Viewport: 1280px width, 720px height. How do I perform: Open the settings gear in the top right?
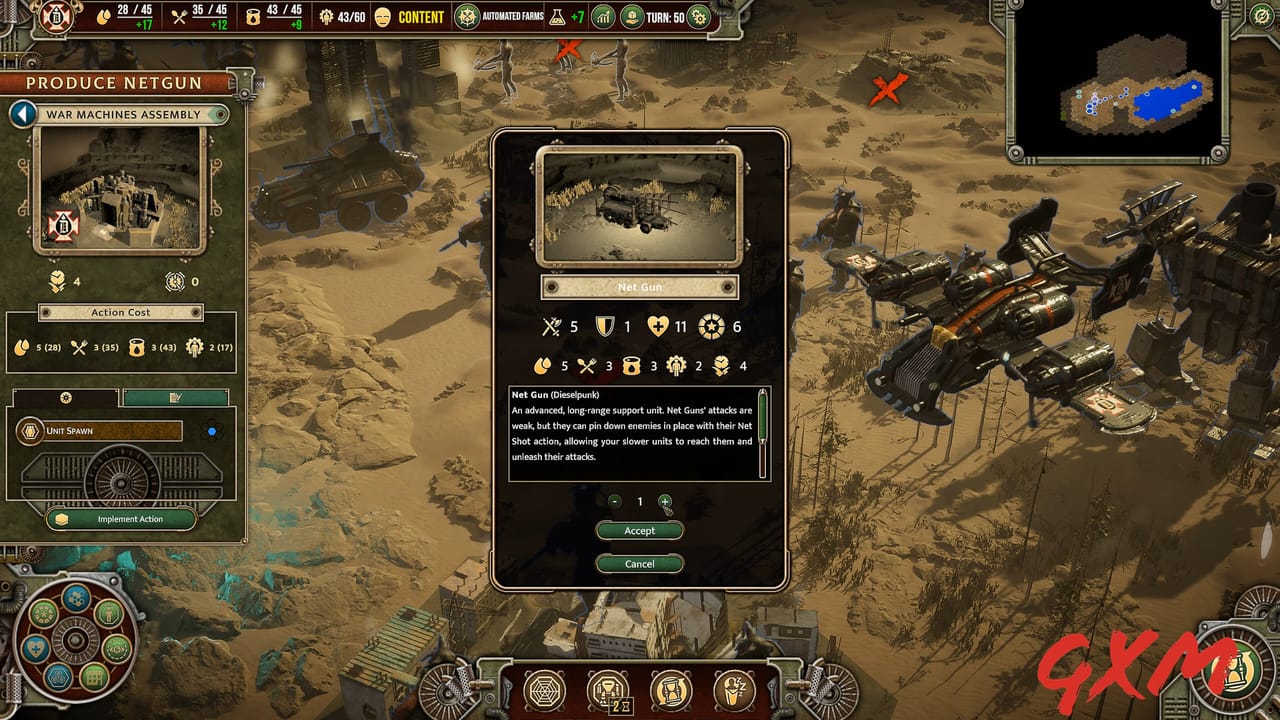(699, 17)
